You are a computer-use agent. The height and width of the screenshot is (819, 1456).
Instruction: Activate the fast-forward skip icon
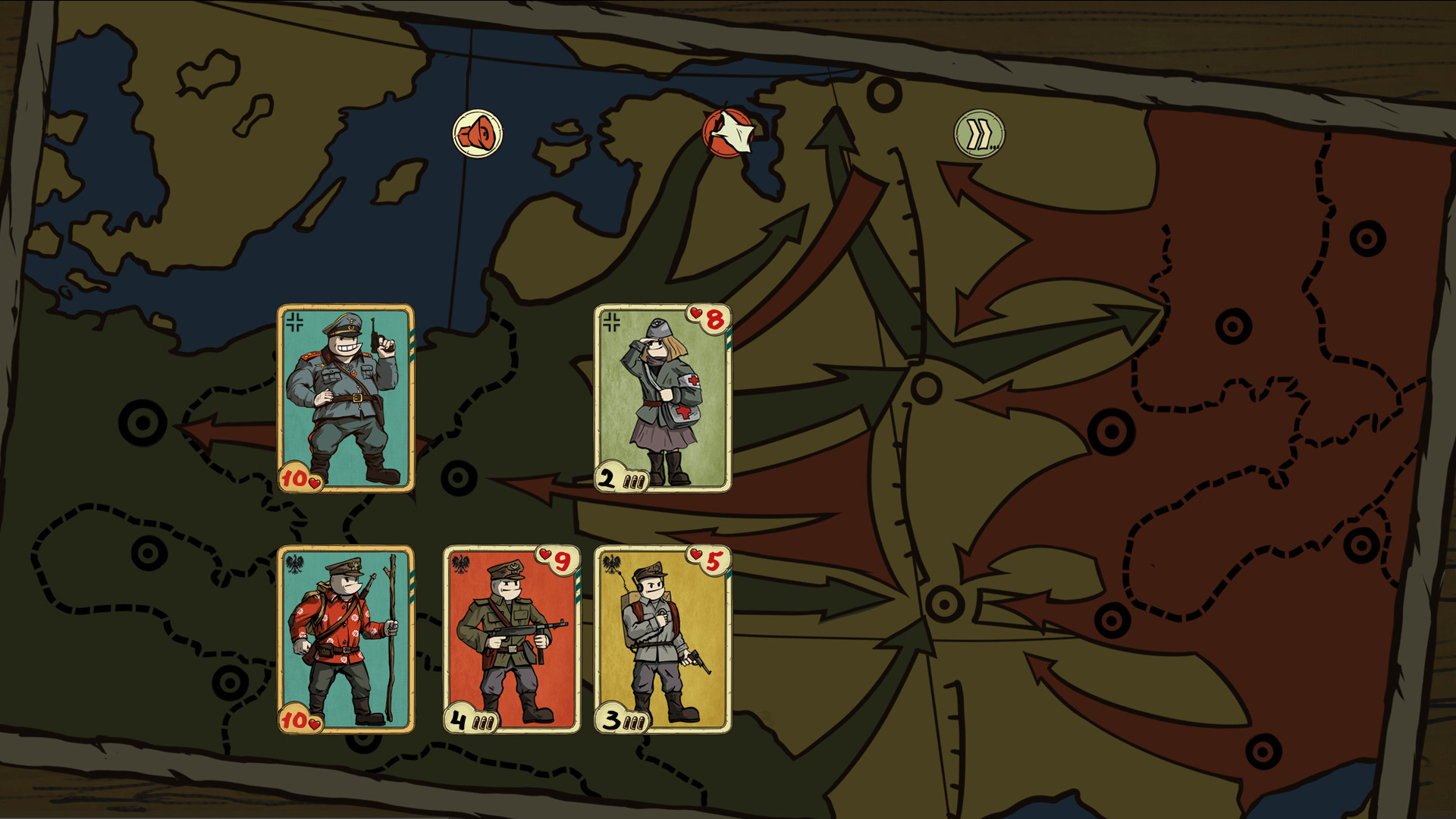coord(978,134)
